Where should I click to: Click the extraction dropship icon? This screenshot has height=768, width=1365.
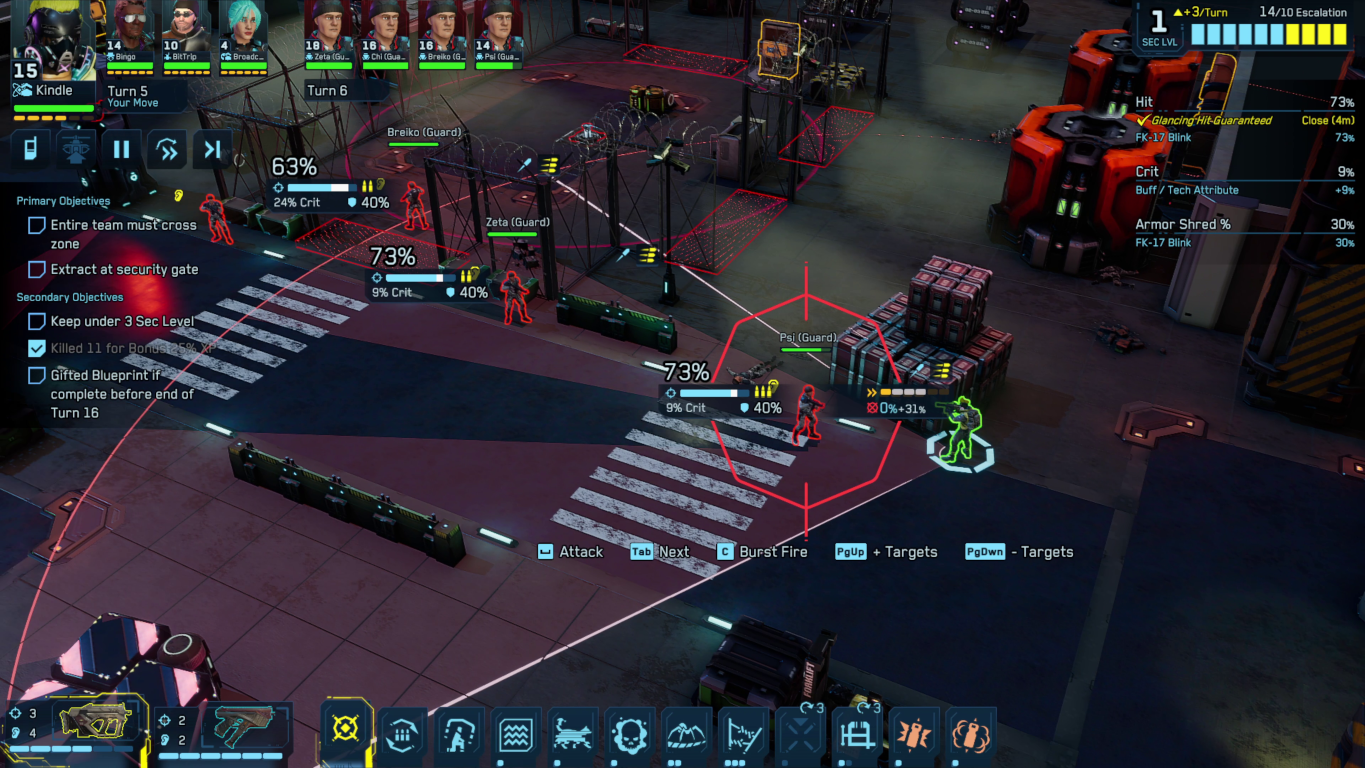pos(75,149)
